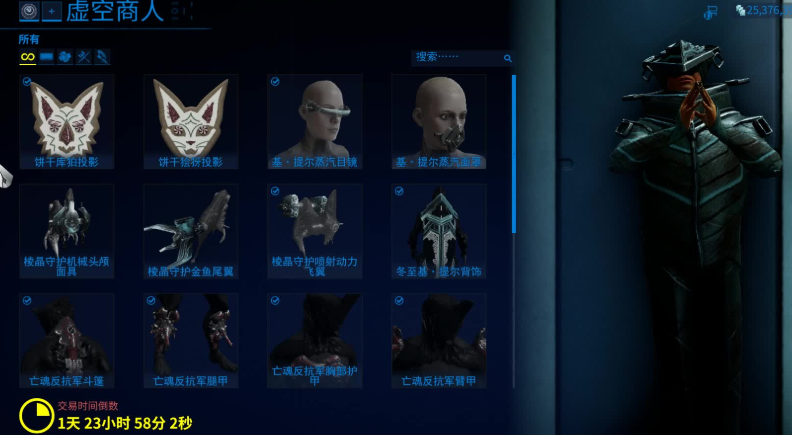The height and width of the screenshot is (435, 792).
Task: Choose the 基·提尔蒸汽目镜 goggles item
Action: point(314,121)
